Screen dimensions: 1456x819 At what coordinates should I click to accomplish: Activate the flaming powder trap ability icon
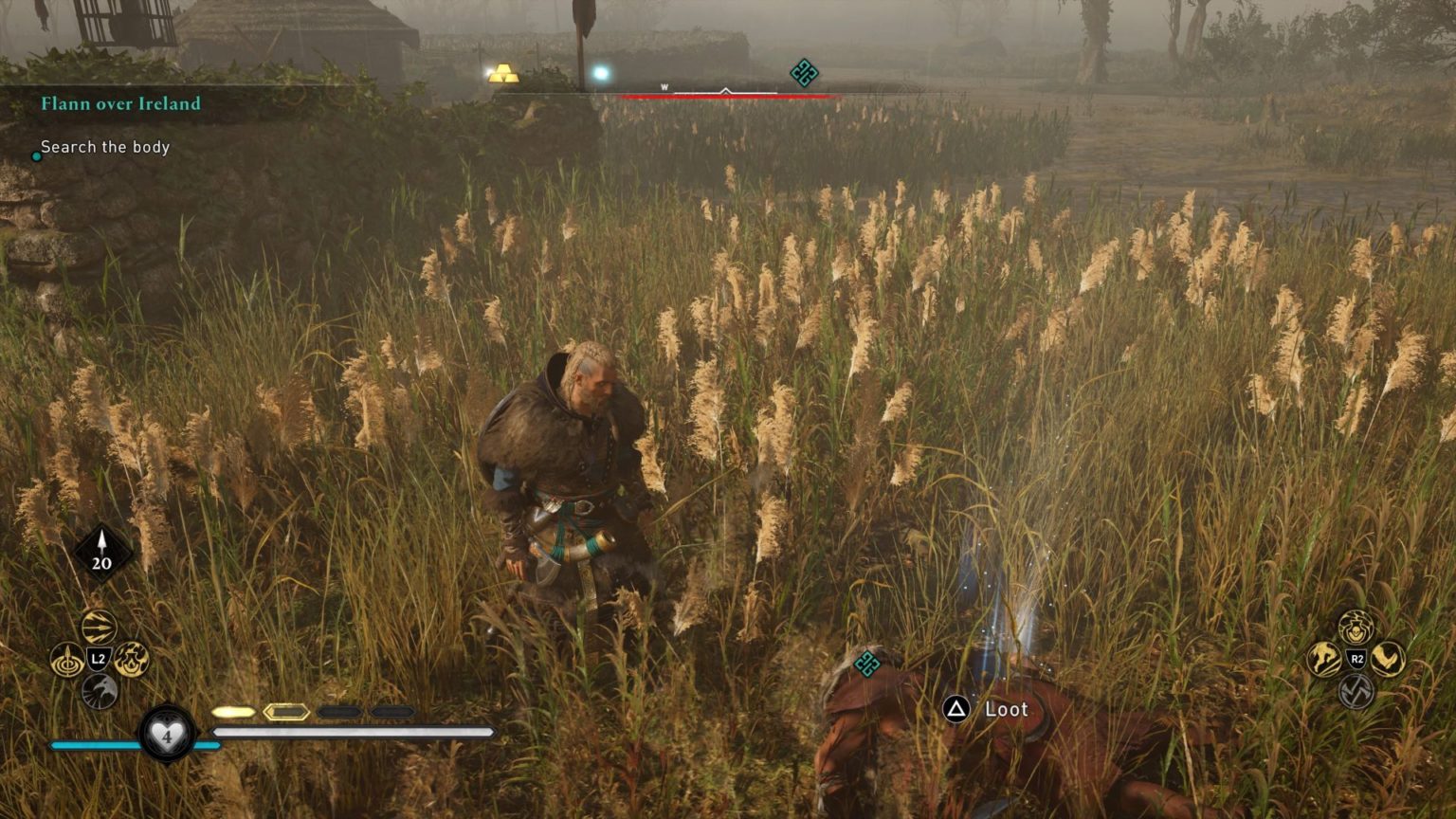(133, 661)
